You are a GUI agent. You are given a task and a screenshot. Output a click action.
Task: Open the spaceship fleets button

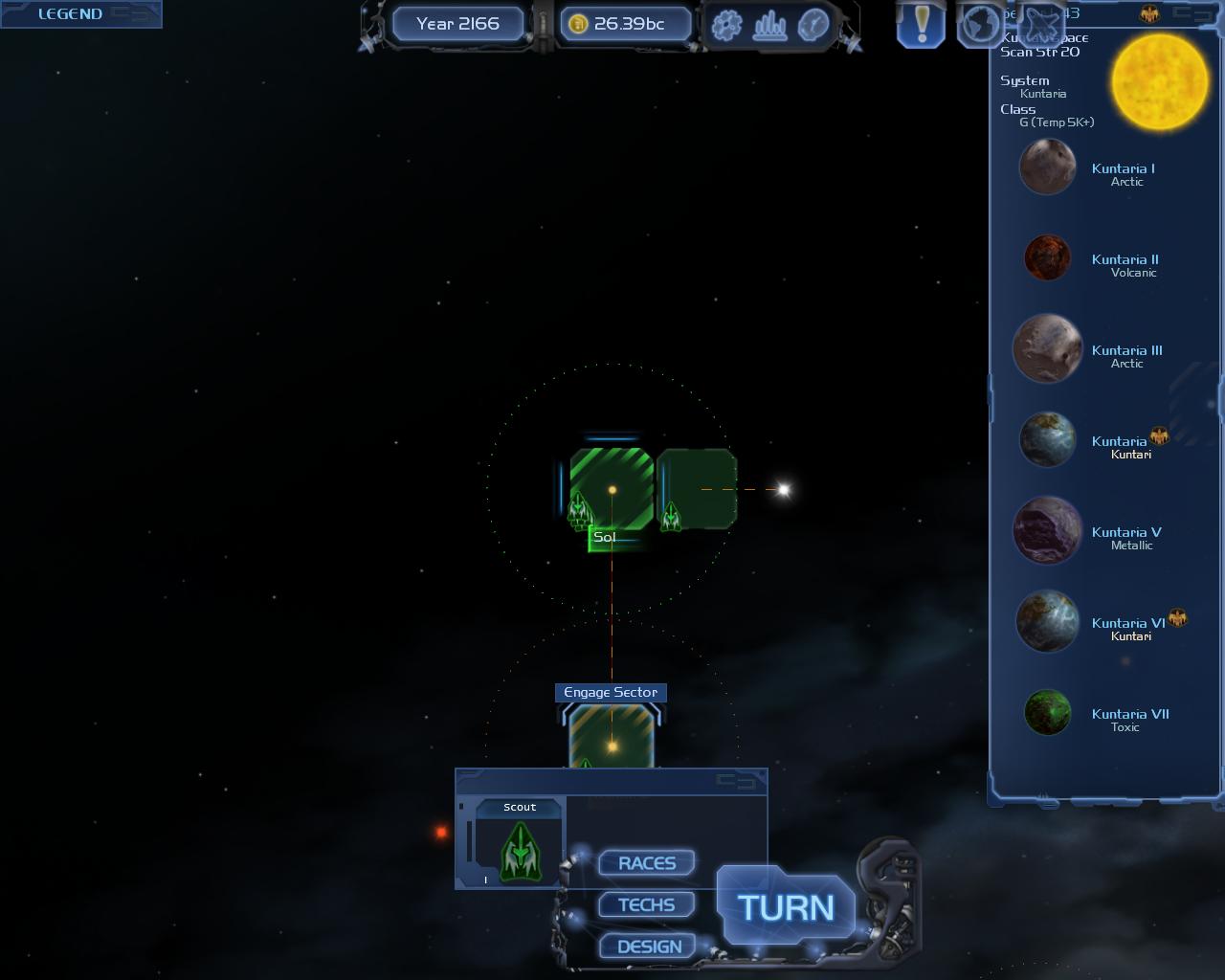coord(1040,19)
